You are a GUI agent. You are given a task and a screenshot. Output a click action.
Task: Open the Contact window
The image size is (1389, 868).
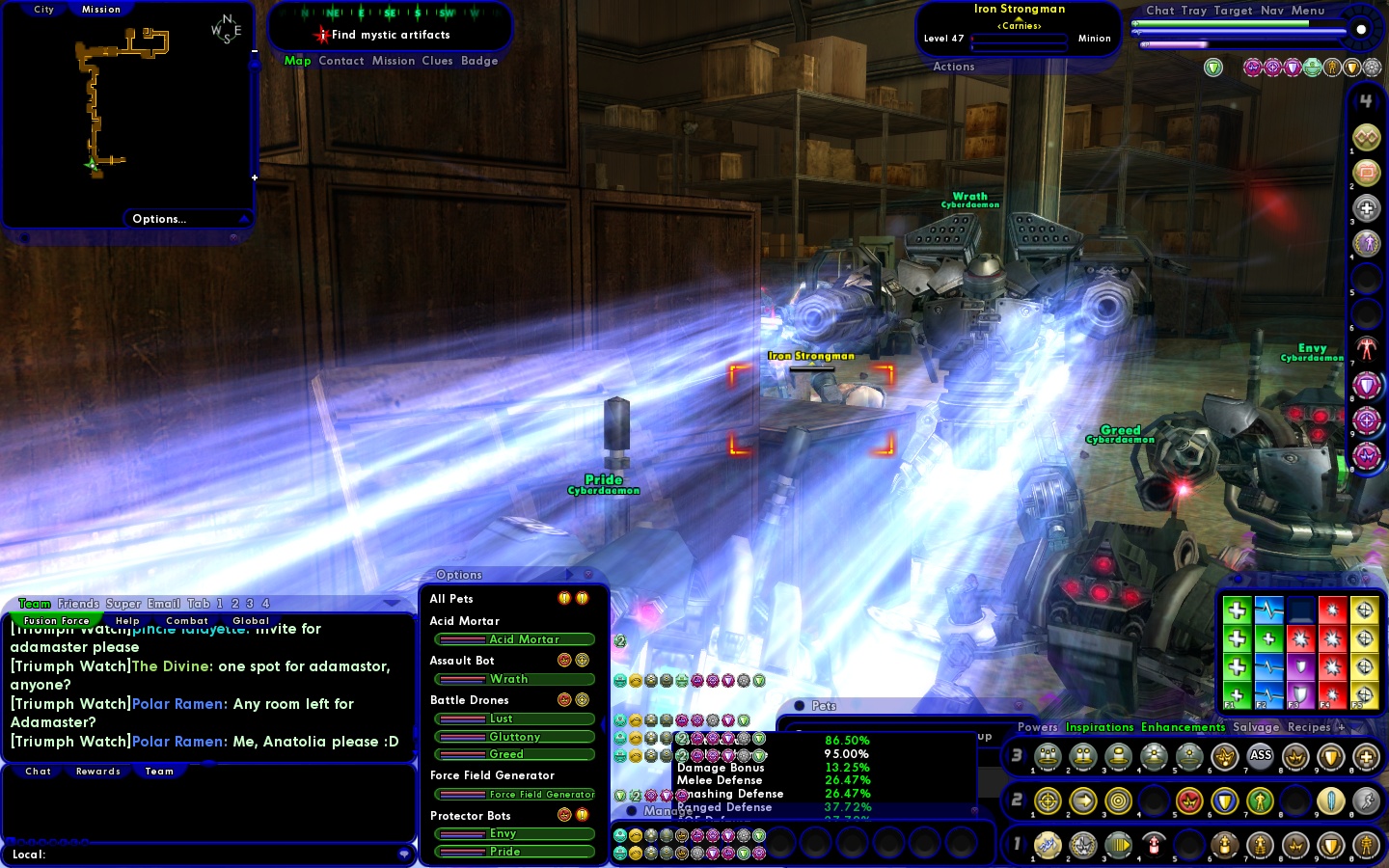coord(341,61)
